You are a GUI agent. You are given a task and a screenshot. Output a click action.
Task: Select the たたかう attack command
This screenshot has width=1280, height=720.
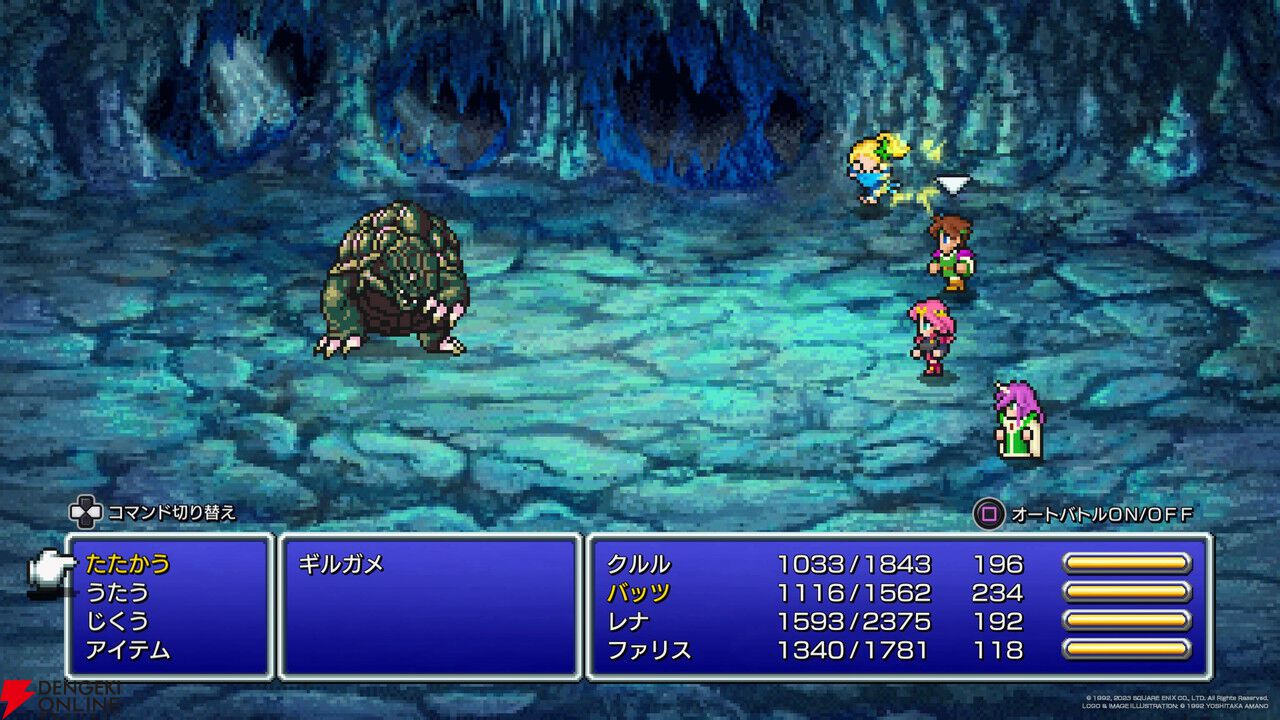click(128, 564)
